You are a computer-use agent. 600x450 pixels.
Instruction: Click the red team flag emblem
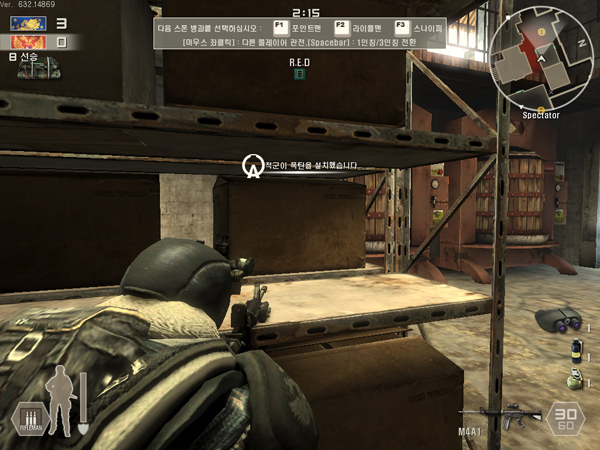click(x=28, y=42)
